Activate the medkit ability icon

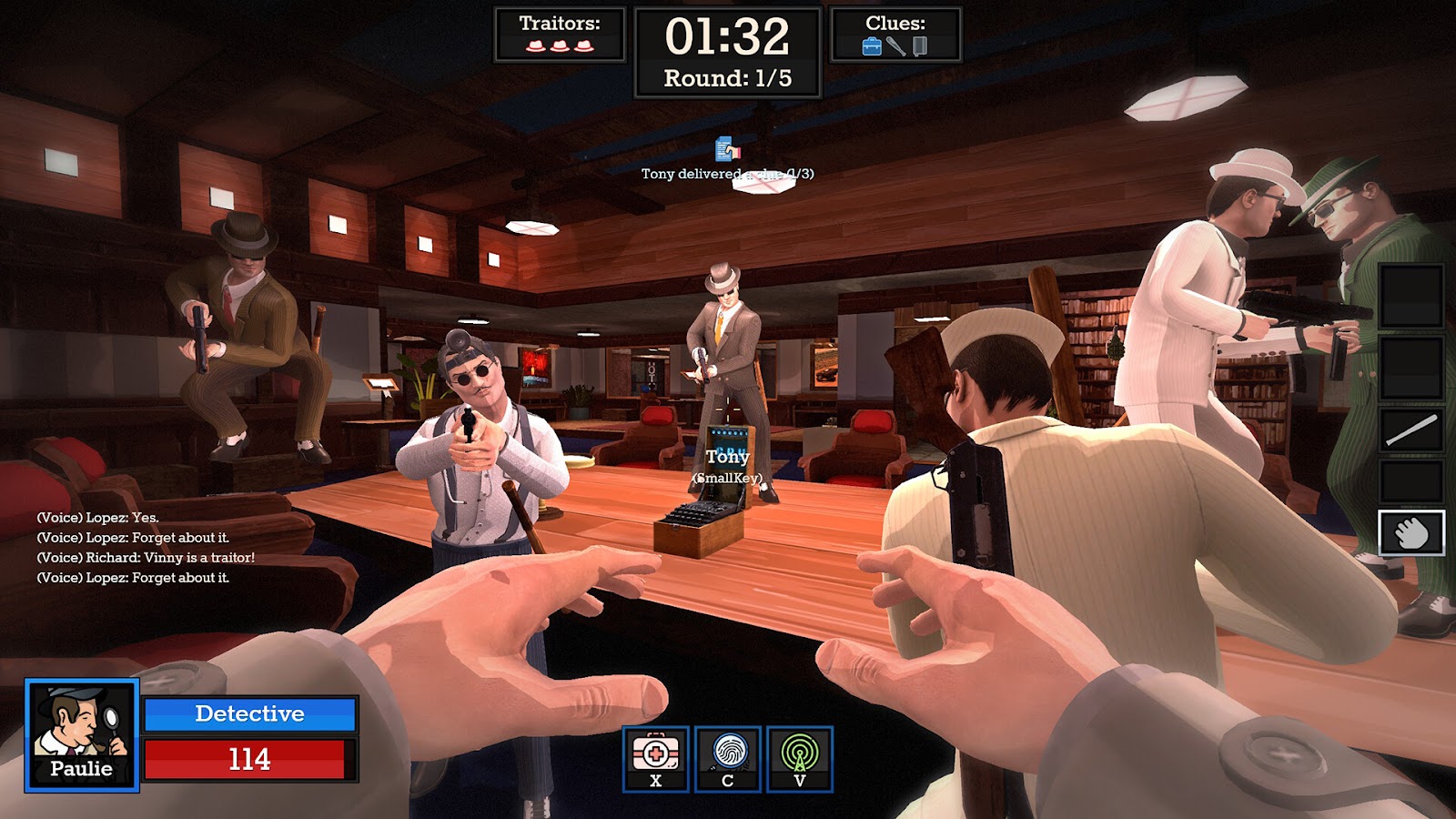coord(655,758)
